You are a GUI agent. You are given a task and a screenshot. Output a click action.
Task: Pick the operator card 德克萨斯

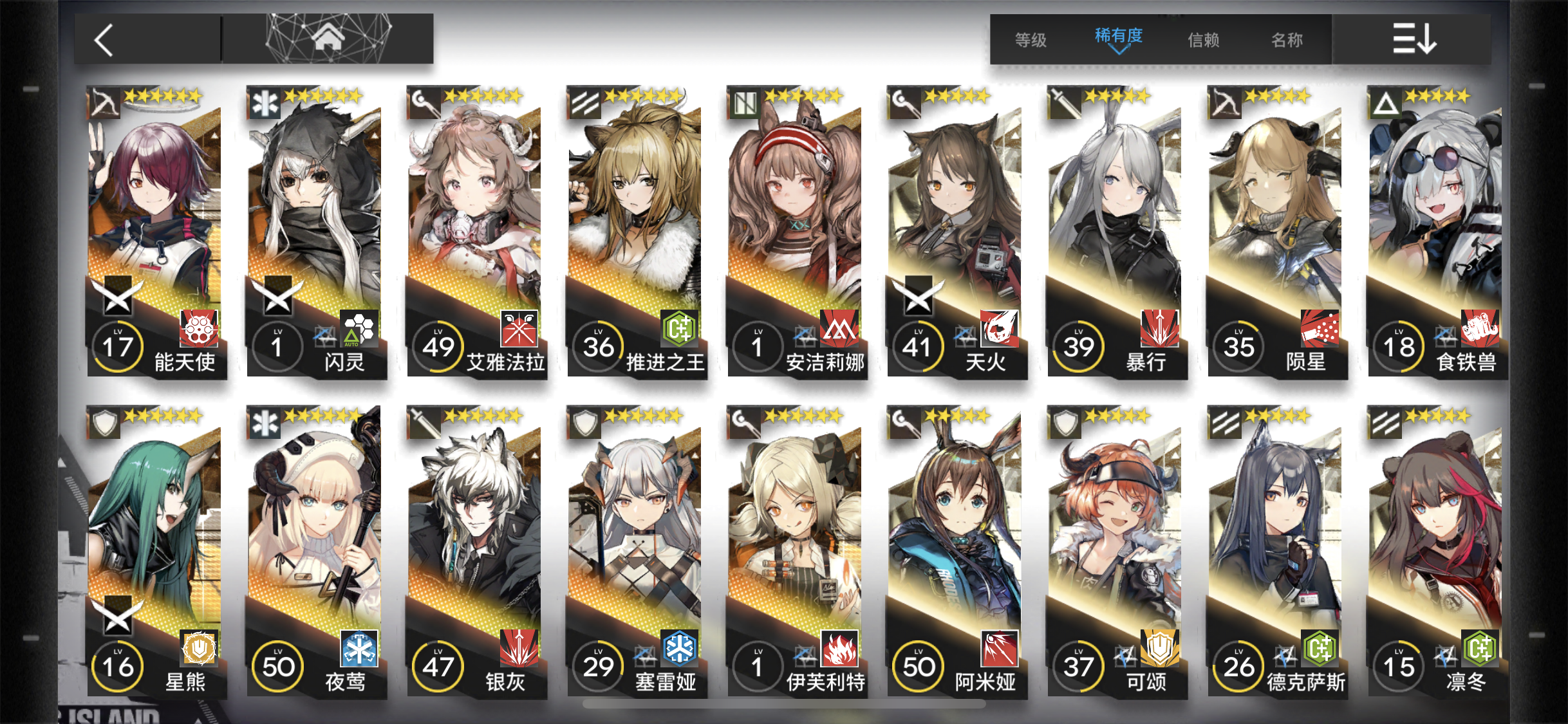pos(1275,552)
